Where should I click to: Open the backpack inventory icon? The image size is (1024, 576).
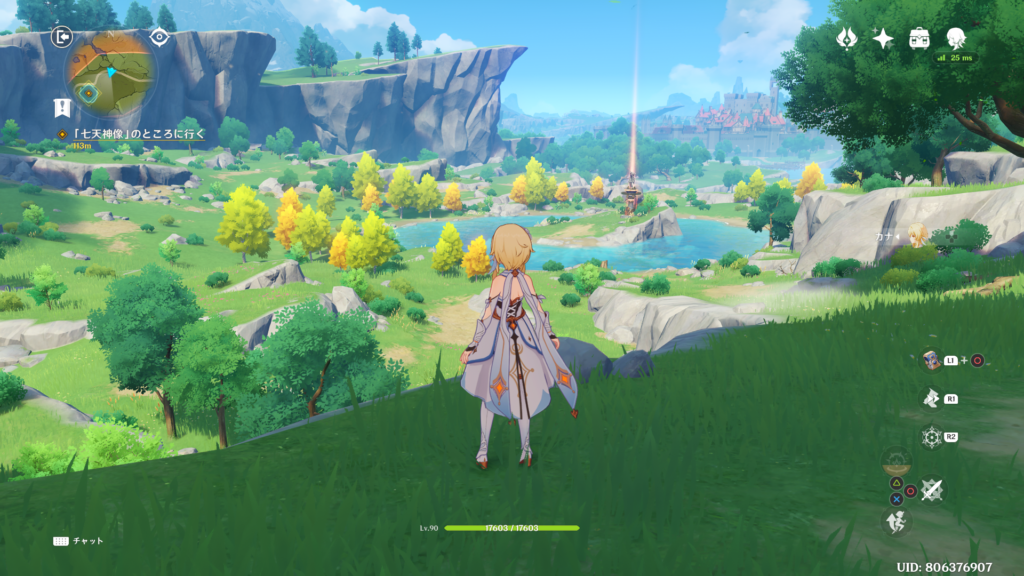click(919, 38)
